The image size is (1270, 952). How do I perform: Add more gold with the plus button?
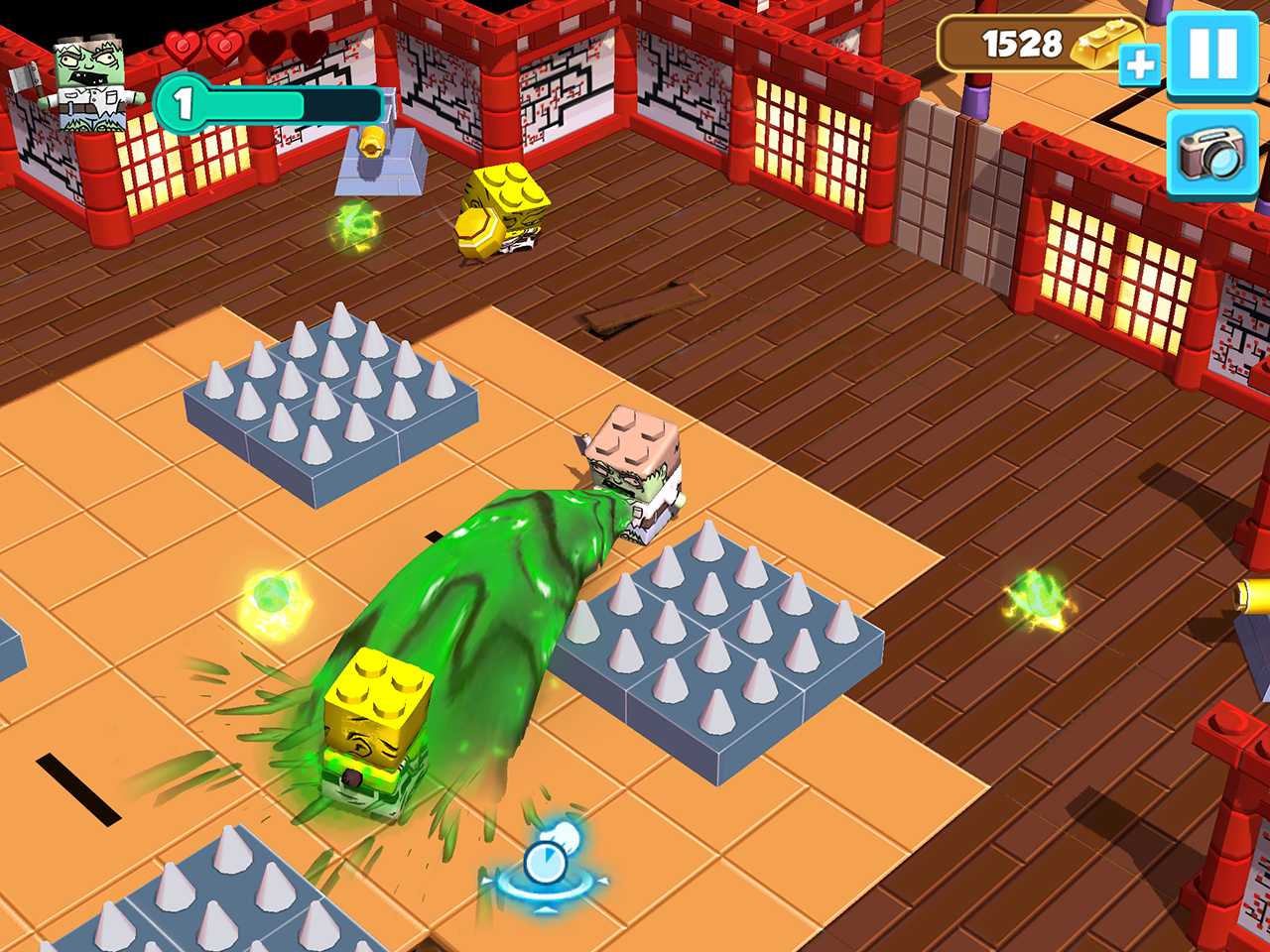[x=1139, y=65]
